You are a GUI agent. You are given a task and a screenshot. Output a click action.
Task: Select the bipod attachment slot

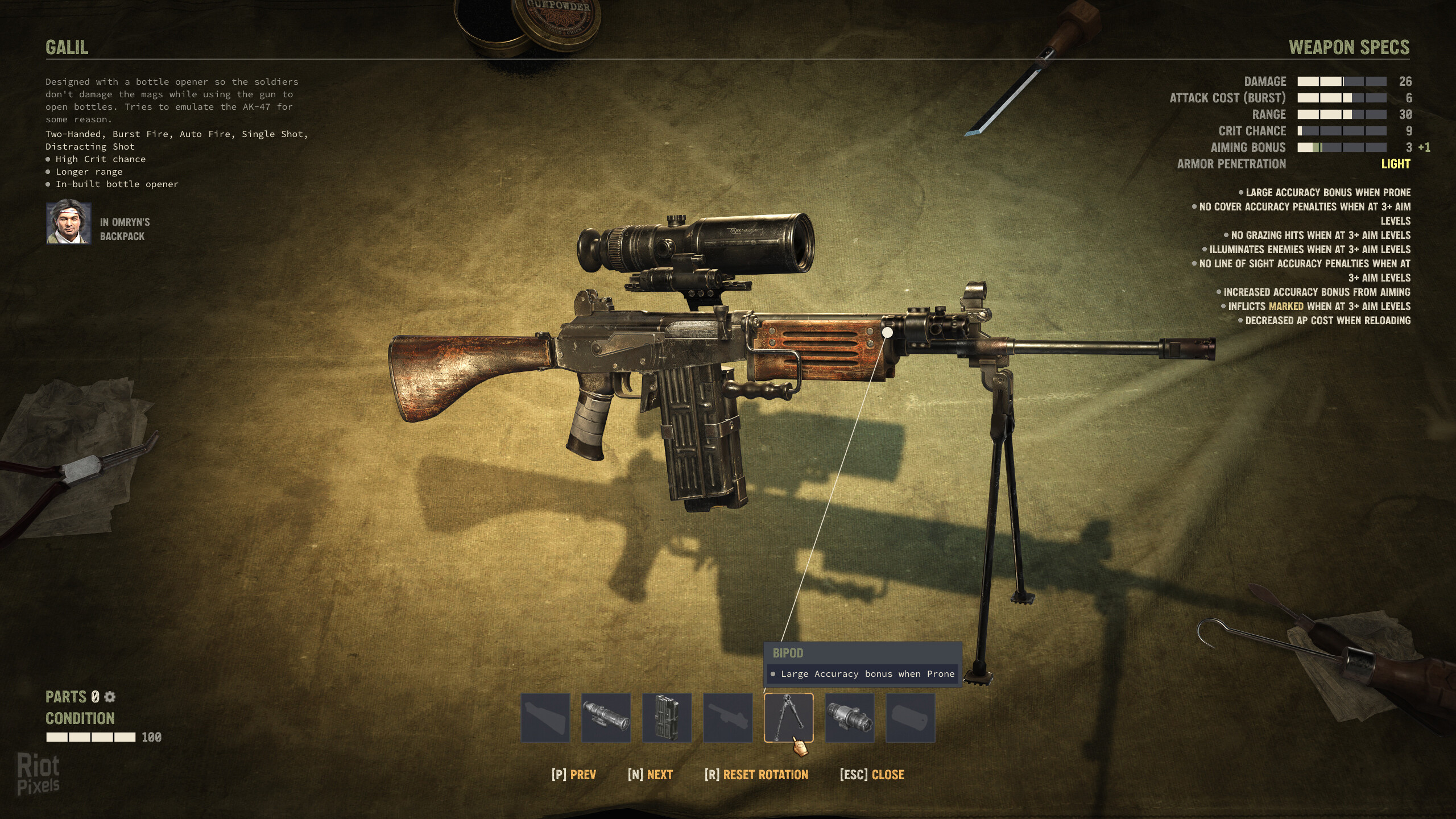[788, 717]
